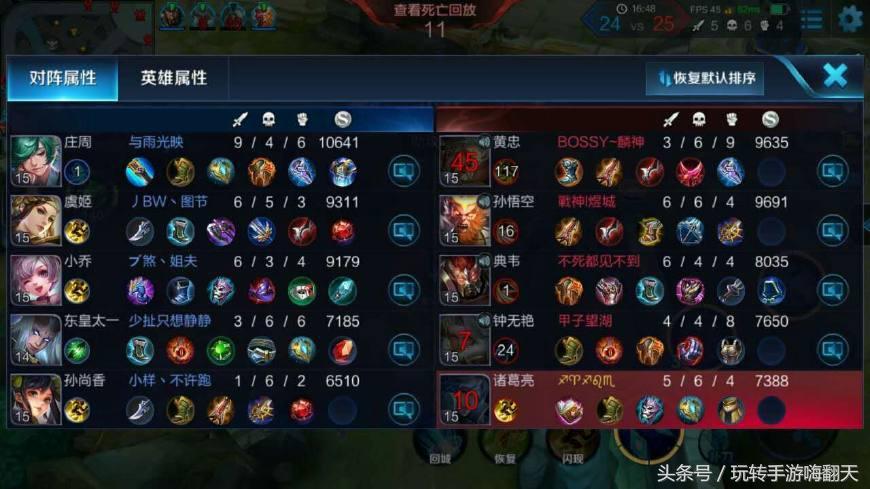870x489 pixels.
Task: Select 孙悟空's hero portrait
Action: click(x=465, y=219)
